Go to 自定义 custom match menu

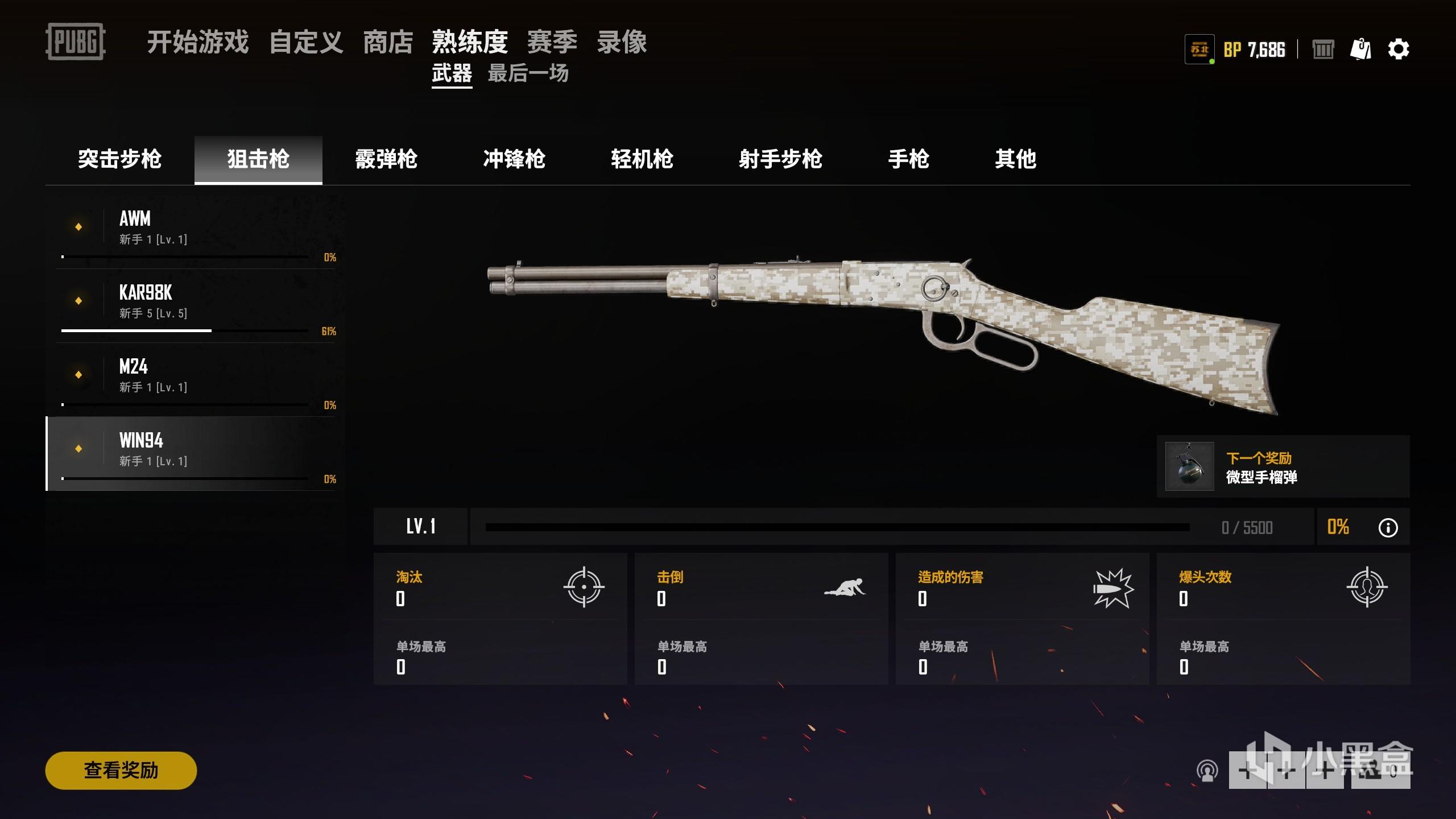(x=306, y=42)
